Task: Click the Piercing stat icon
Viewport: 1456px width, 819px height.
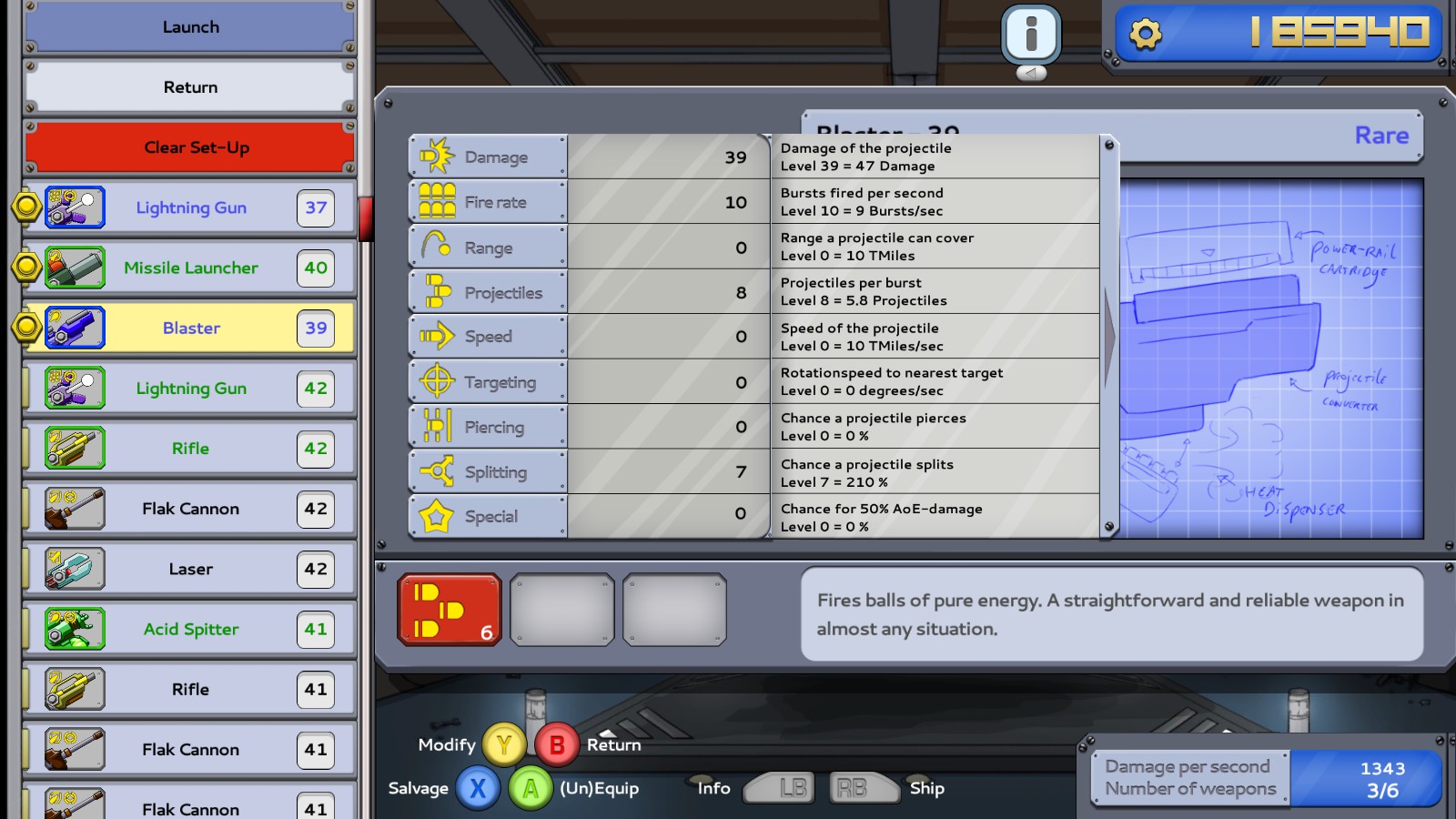Action: 435,426
